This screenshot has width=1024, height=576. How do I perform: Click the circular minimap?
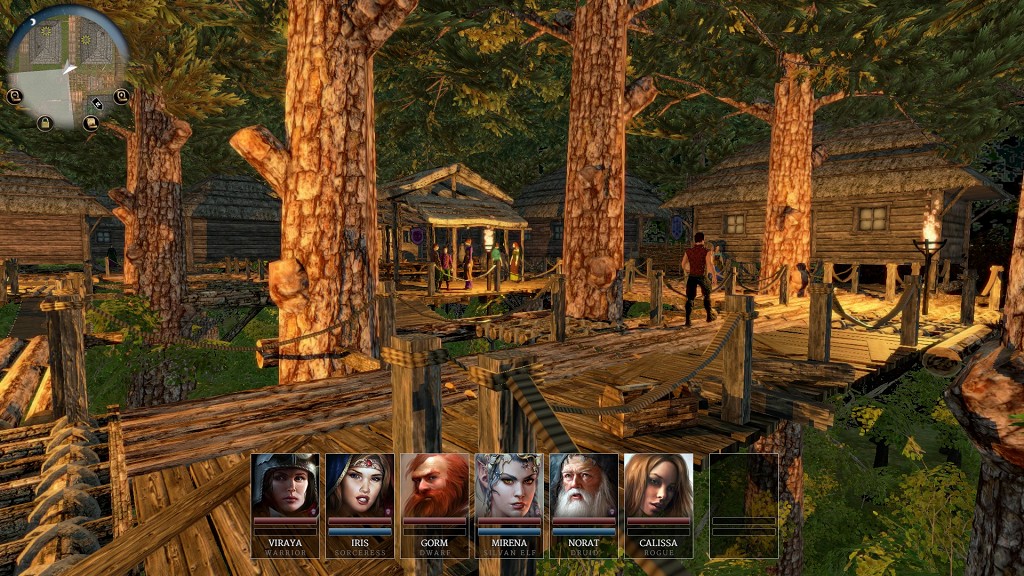67,60
